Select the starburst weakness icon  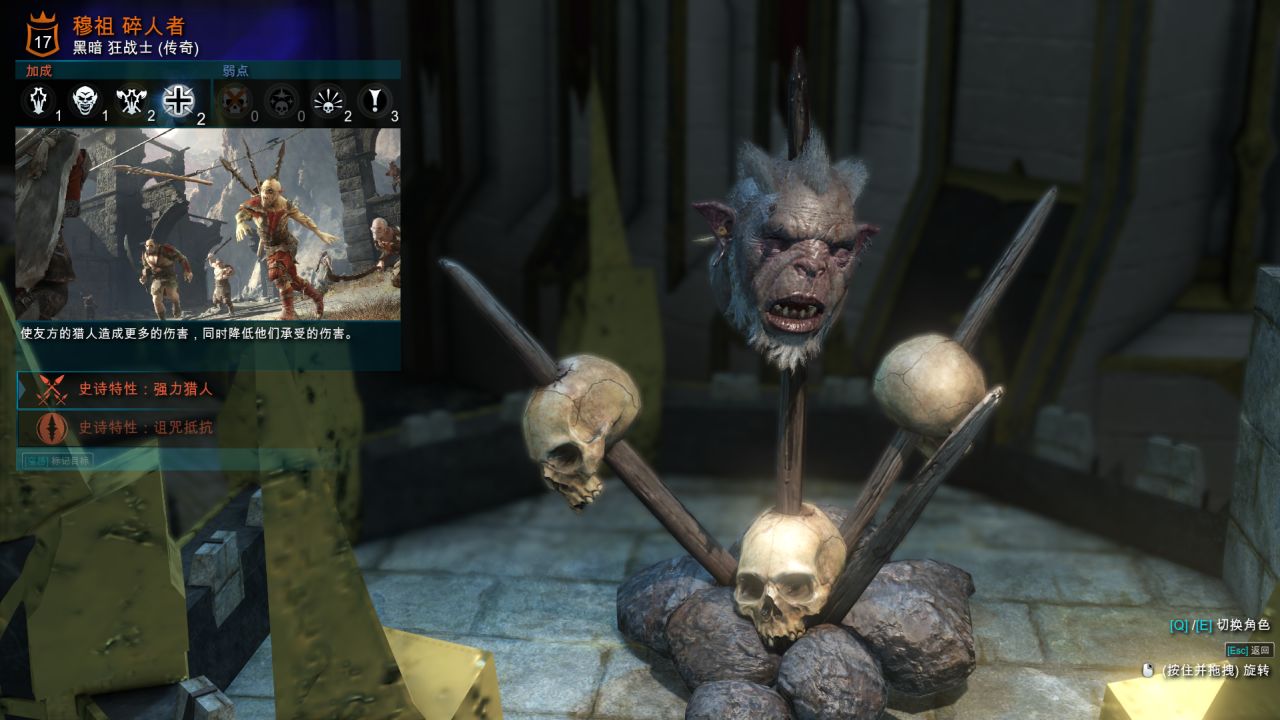point(328,100)
